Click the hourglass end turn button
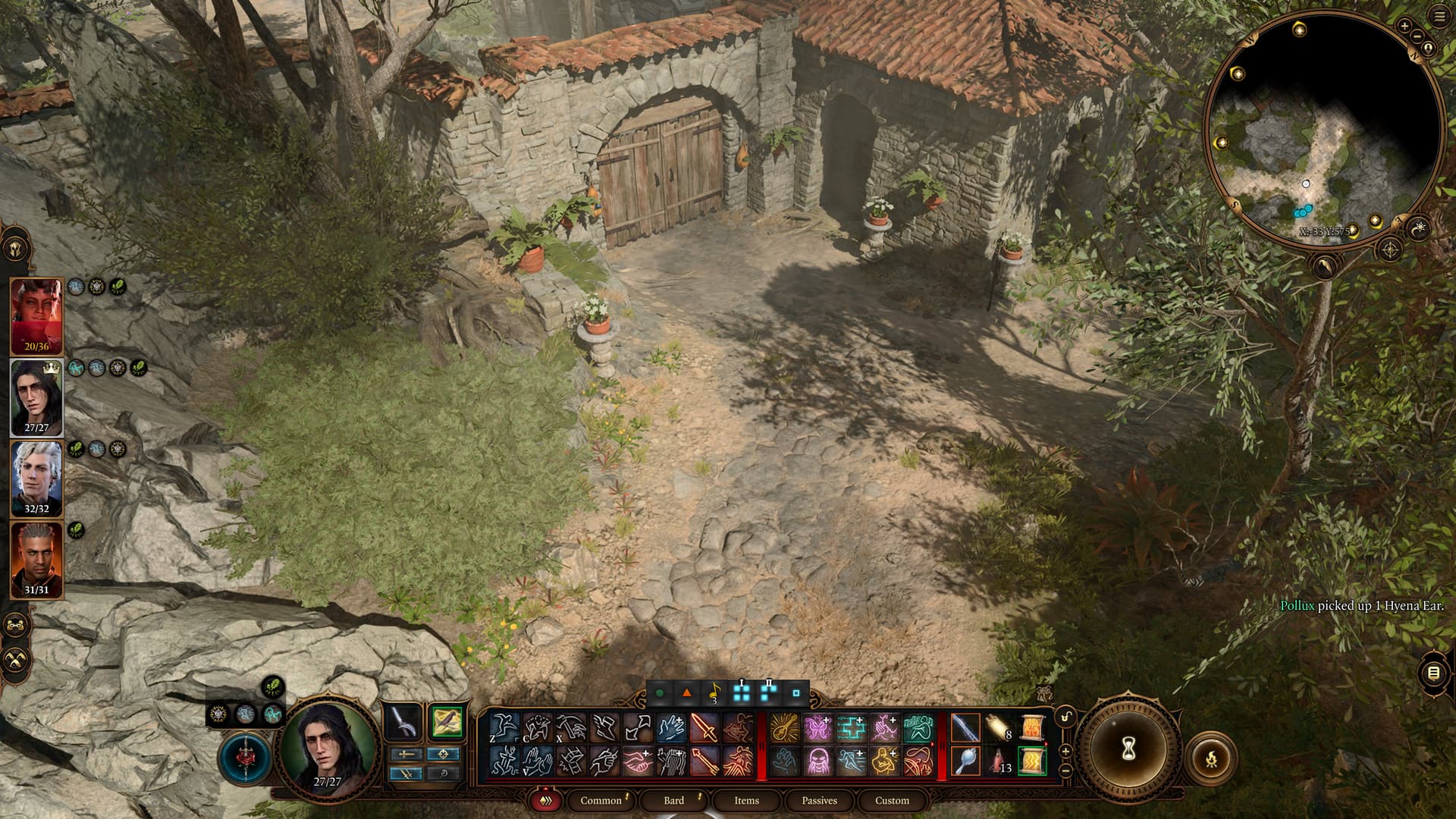The image size is (1456, 819). click(x=1127, y=750)
